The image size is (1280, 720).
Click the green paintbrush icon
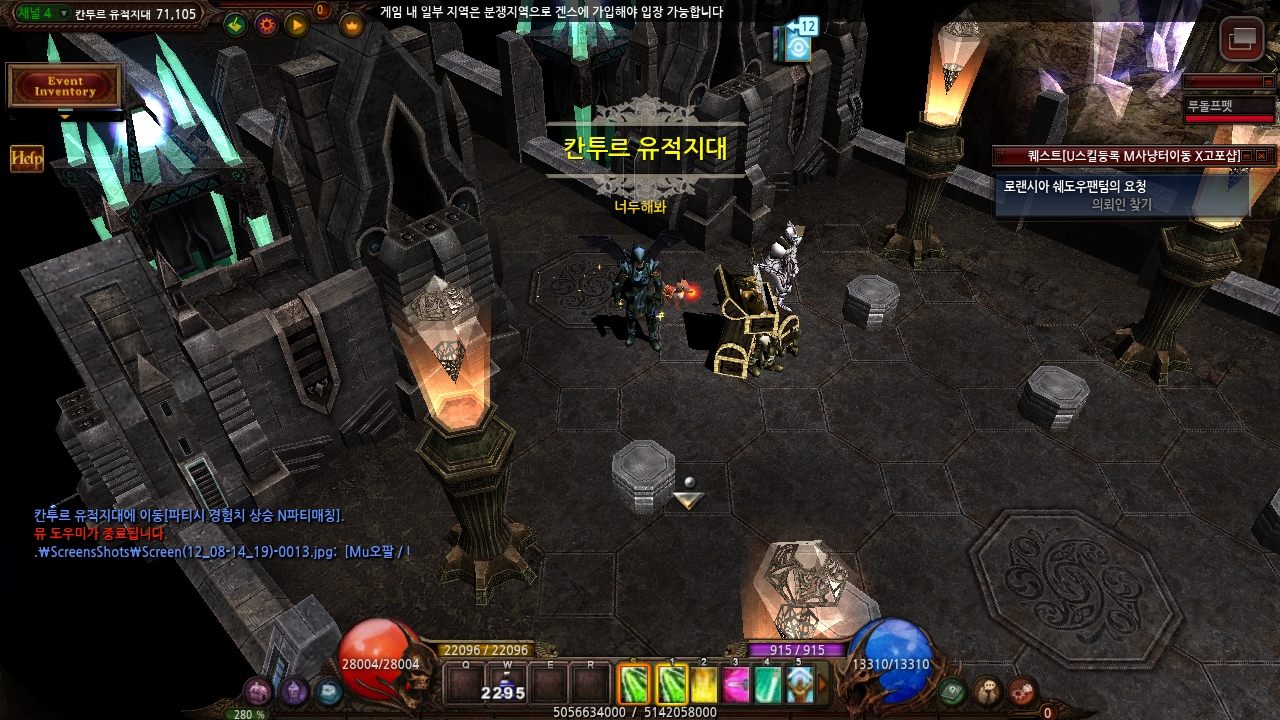(x=236, y=25)
